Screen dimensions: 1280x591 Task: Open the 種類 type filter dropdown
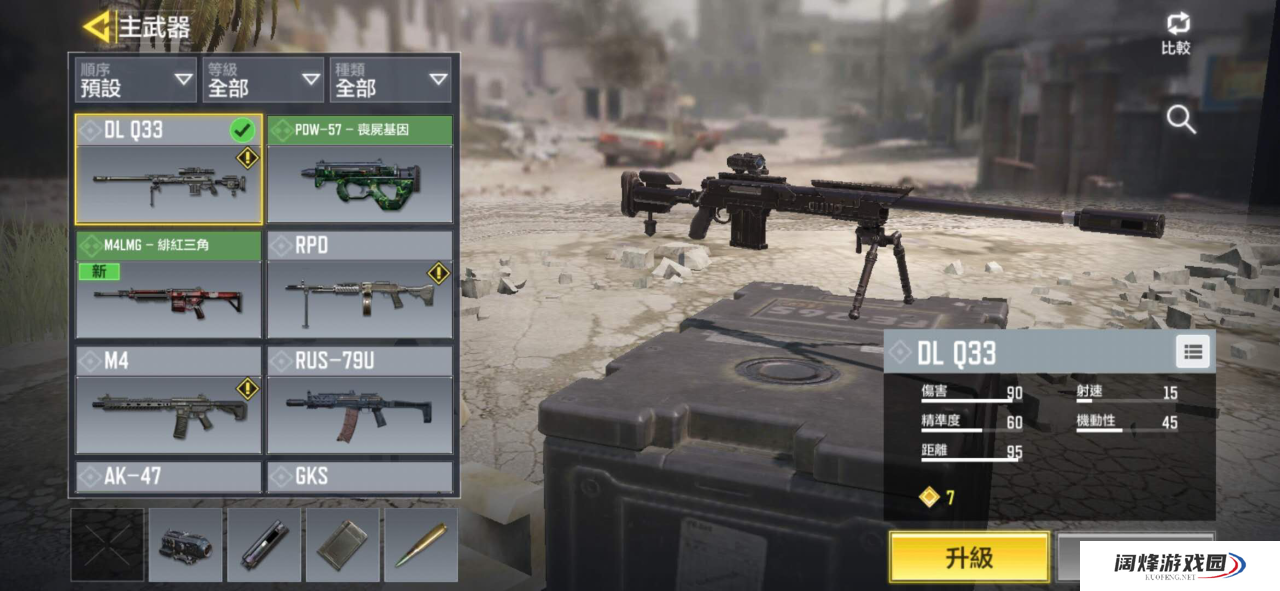click(x=391, y=80)
